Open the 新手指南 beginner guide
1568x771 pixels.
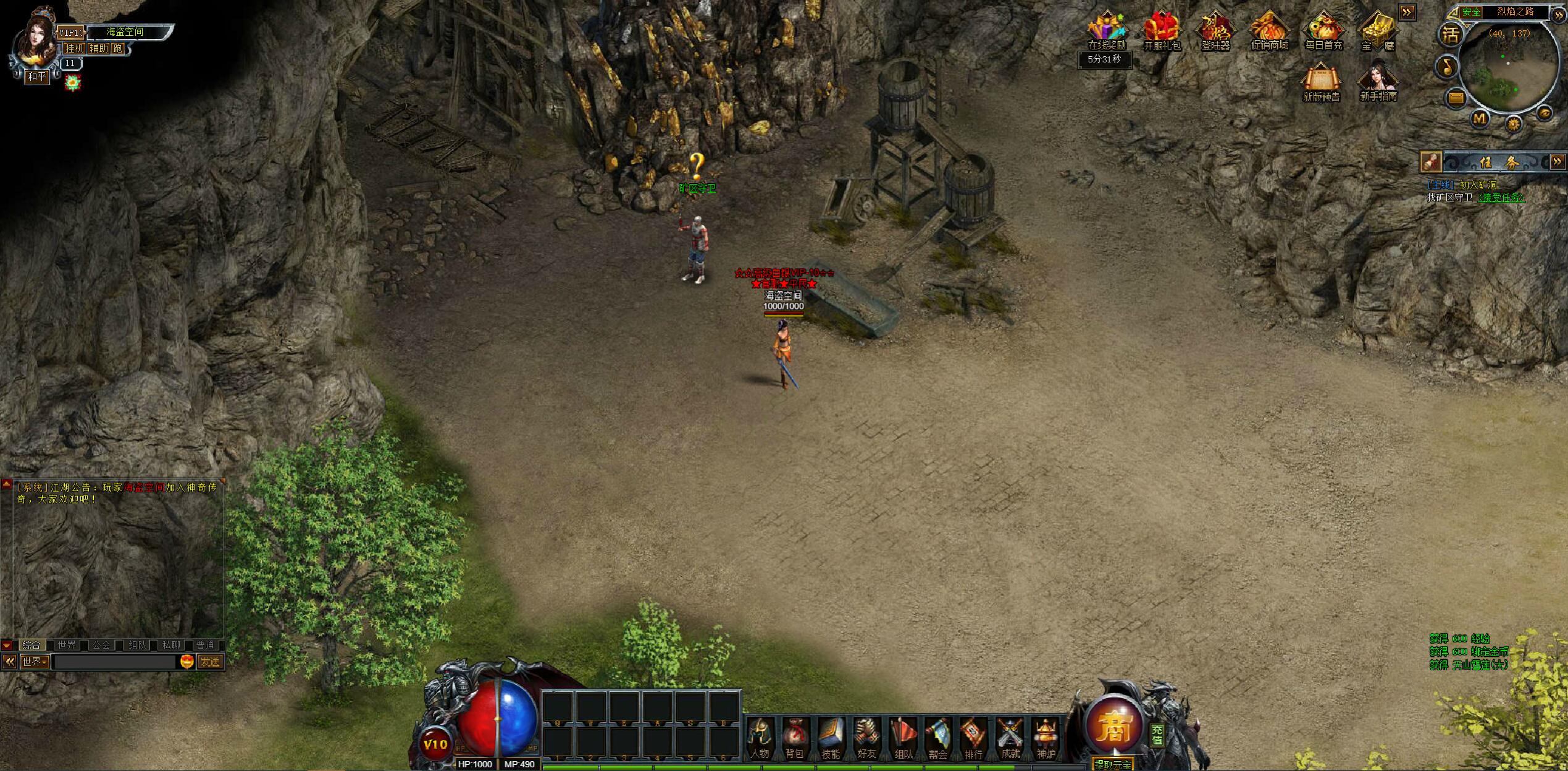(x=1378, y=82)
